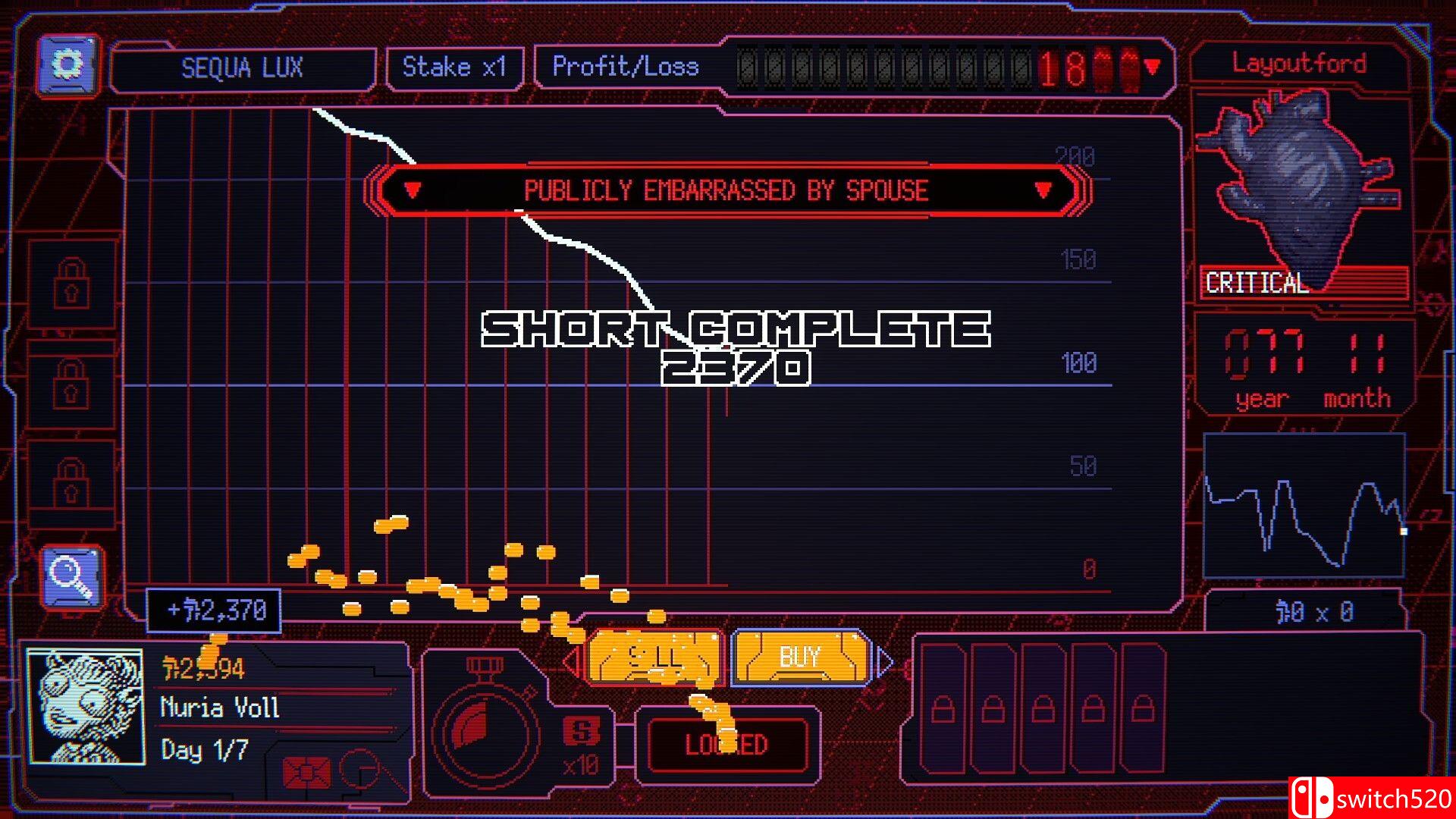The width and height of the screenshot is (1456, 819).
Task: Select the Profit/Loss header label
Action: [626, 67]
